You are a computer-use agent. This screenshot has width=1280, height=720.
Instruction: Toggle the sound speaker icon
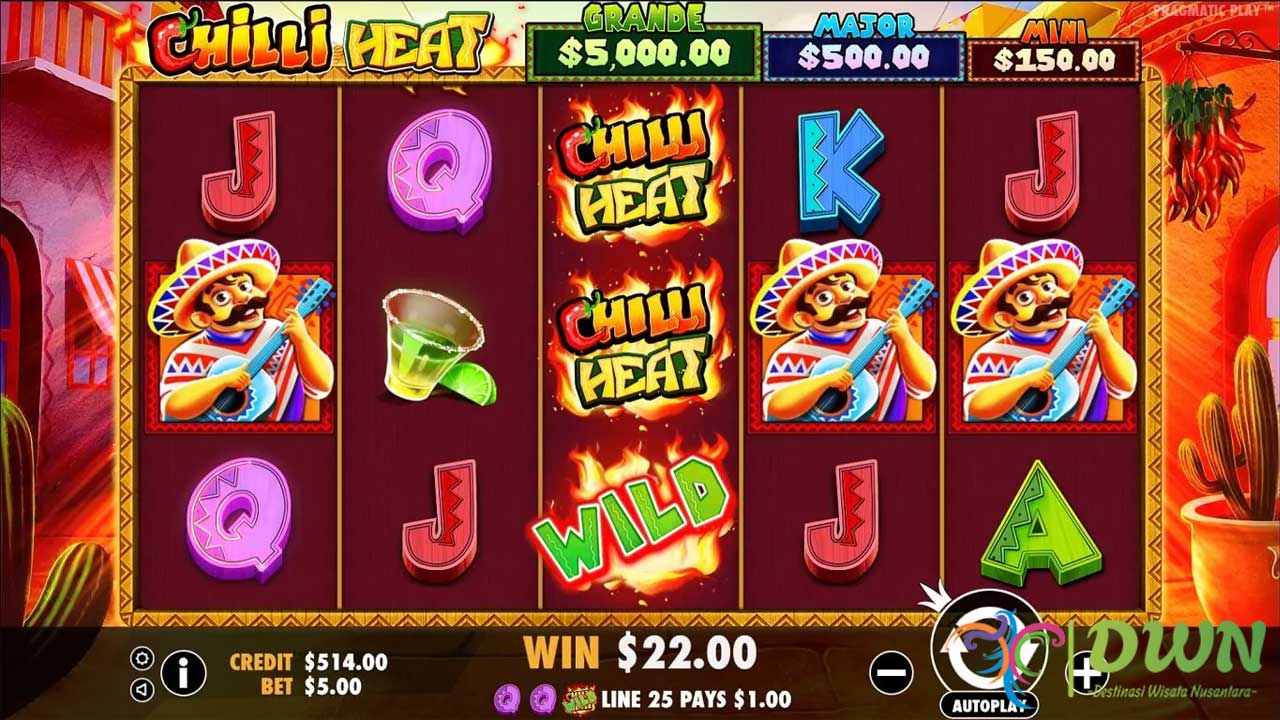click(142, 689)
